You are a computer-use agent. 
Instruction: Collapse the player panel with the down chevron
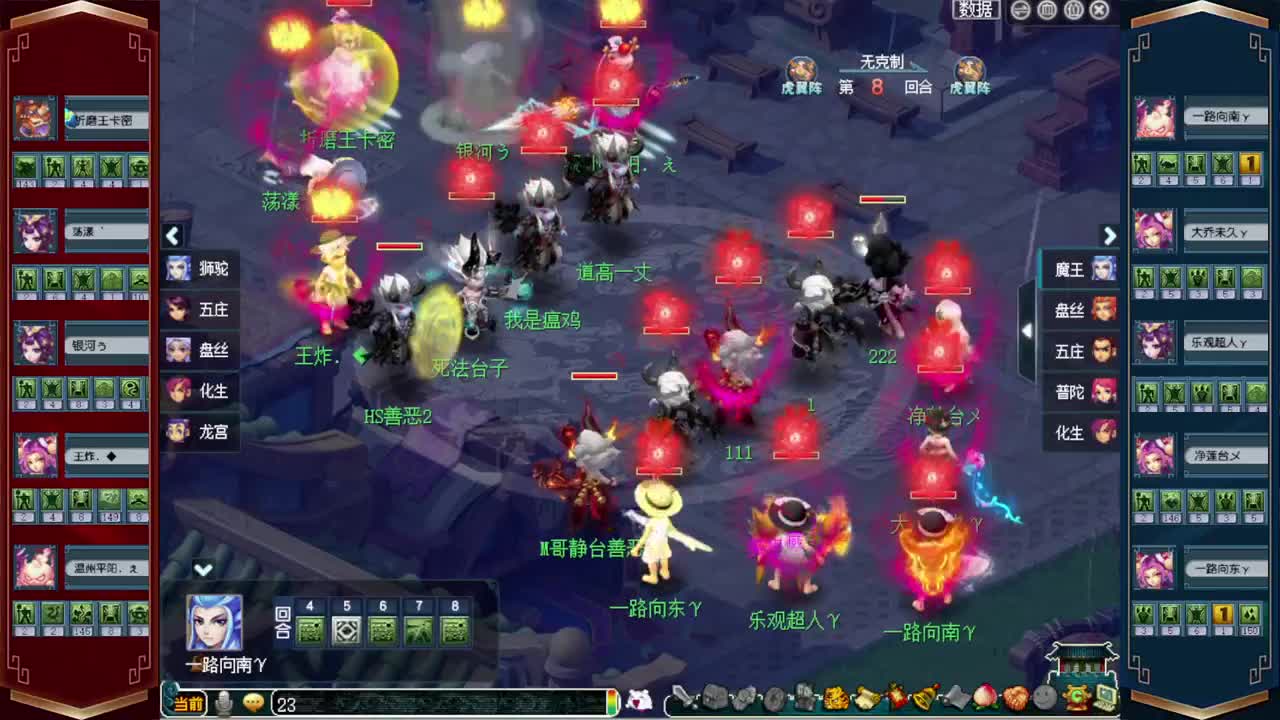204,571
